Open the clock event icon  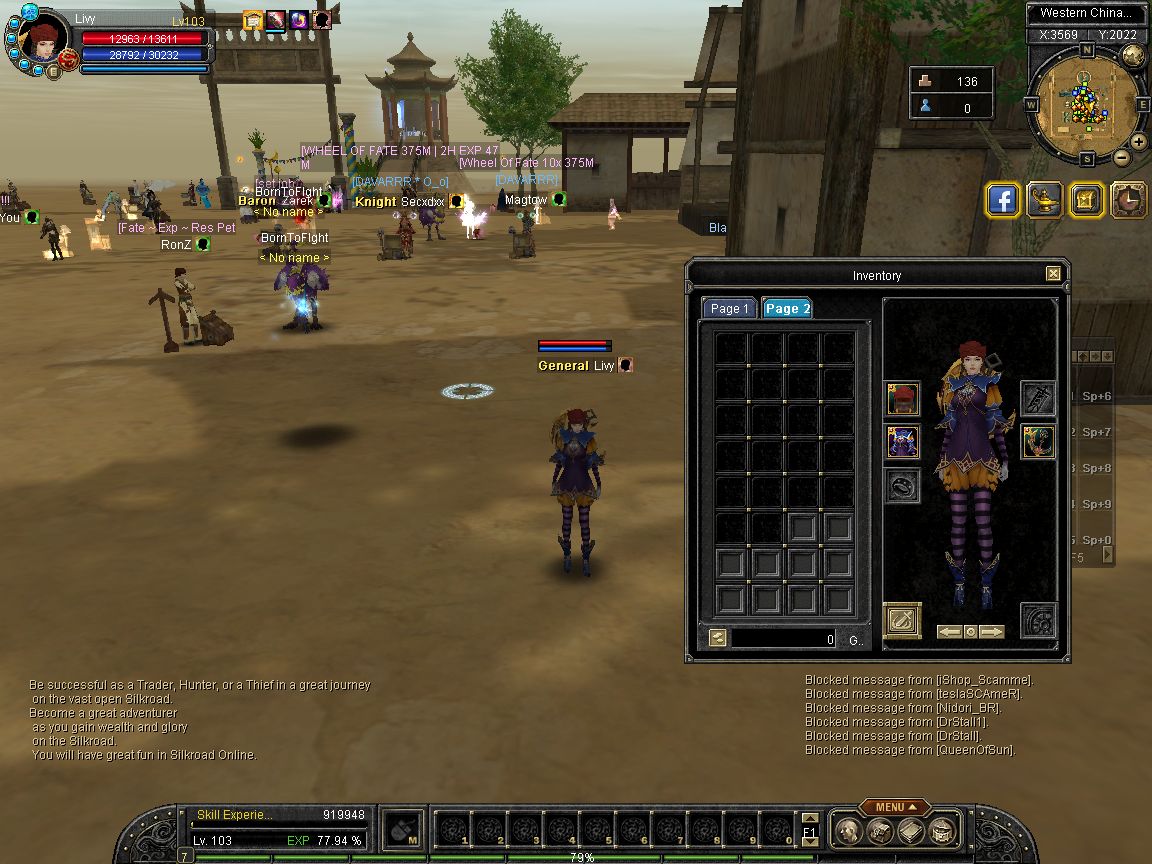click(x=1128, y=200)
